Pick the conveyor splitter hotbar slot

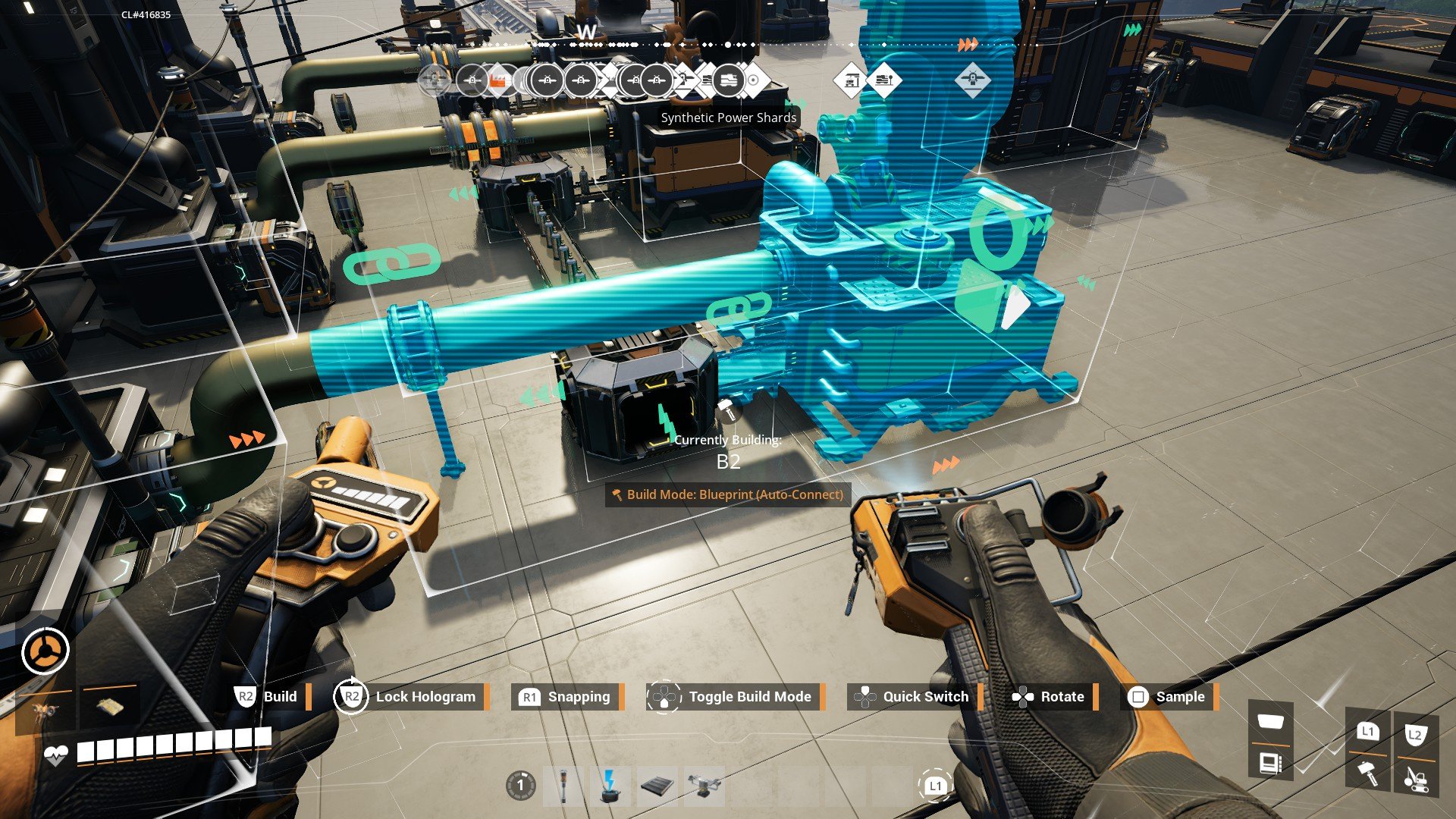[704, 786]
